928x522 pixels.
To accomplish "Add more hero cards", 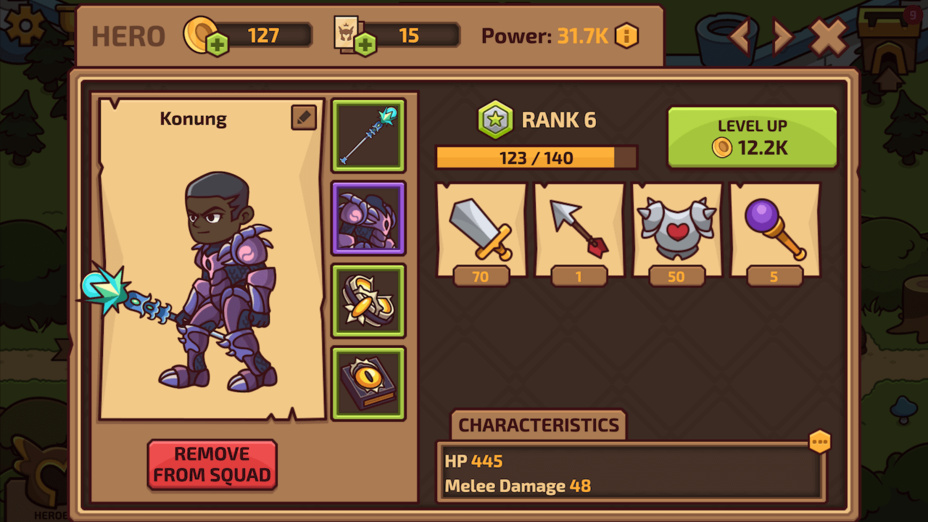I will pos(365,44).
